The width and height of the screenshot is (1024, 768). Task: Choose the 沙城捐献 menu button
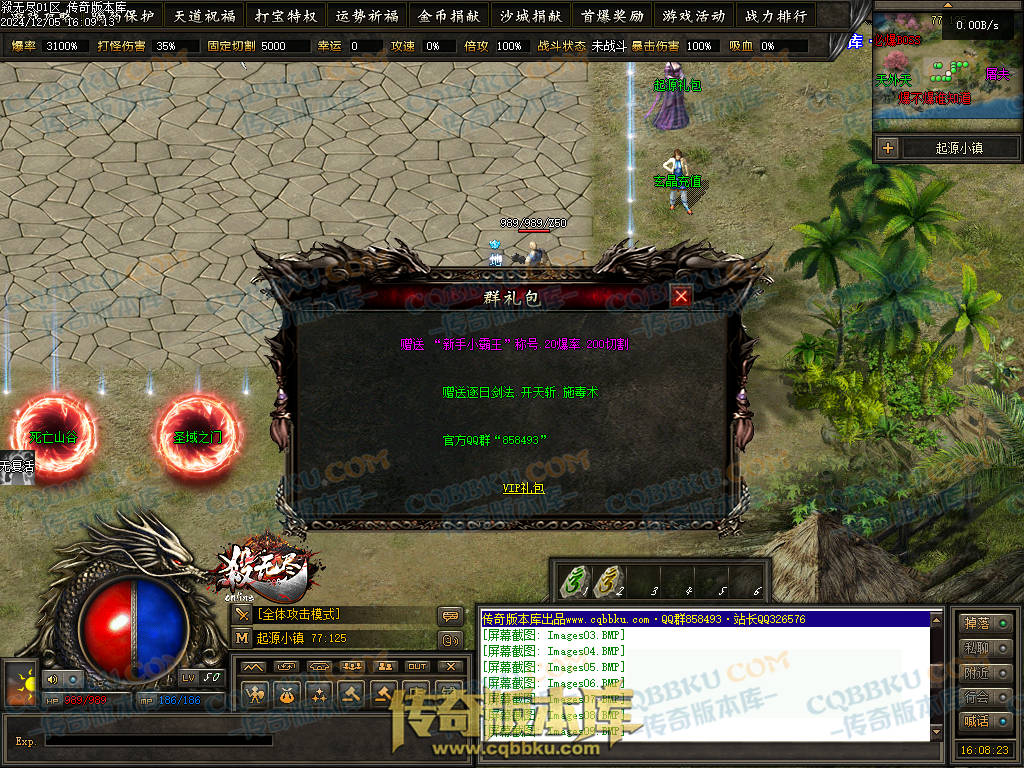pyautogui.click(x=530, y=16)
